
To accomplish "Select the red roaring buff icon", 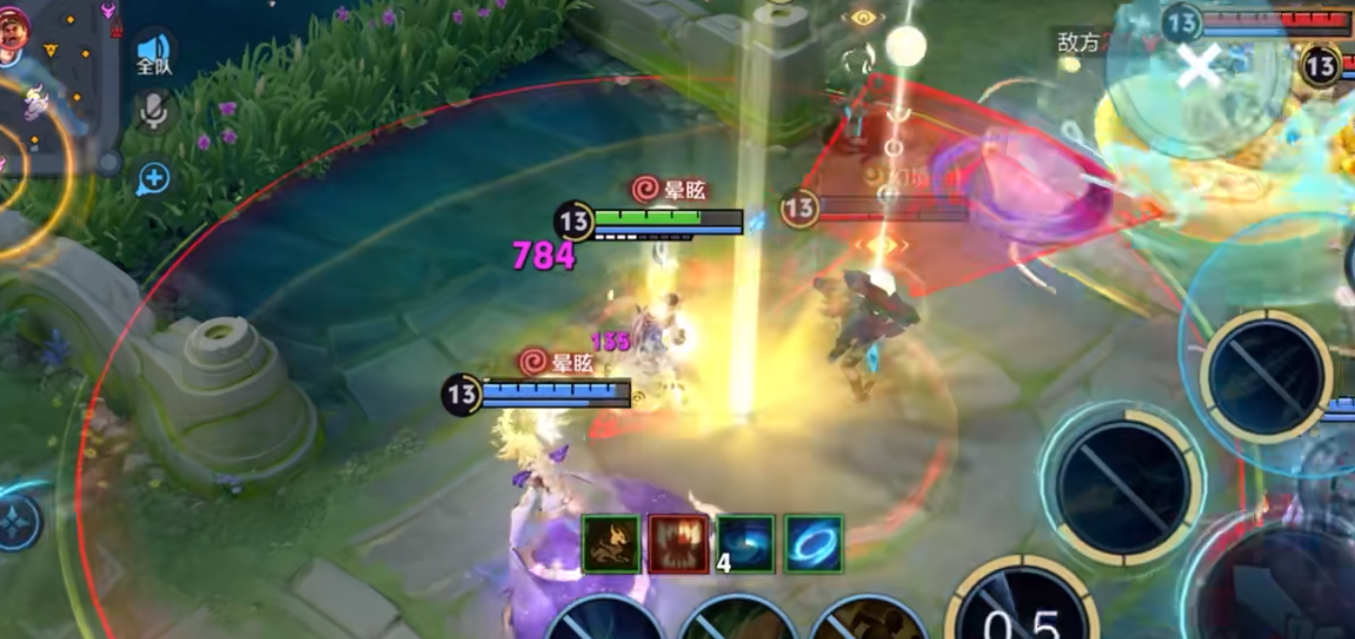I will coord(678,544).
